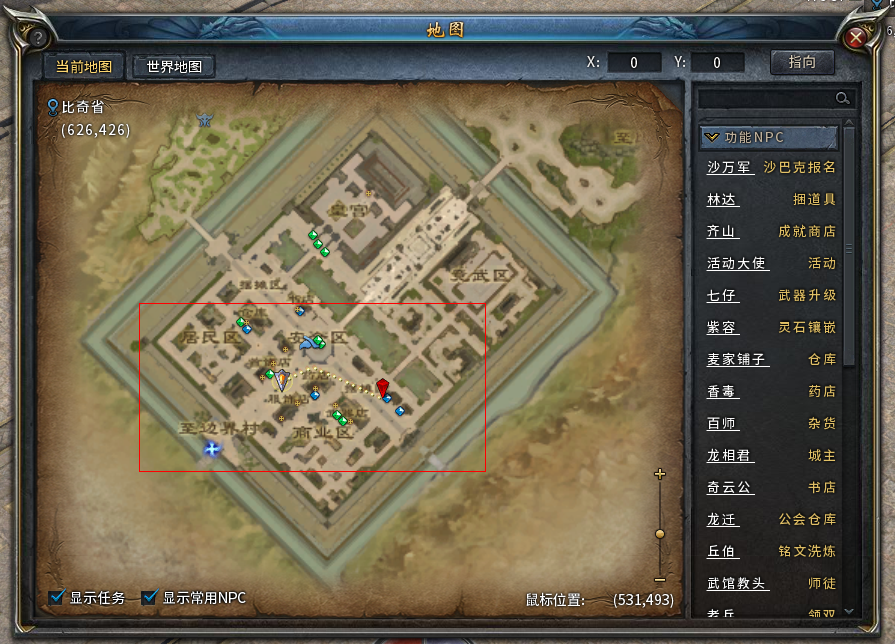Close the map window
The image size is (895, 644).
tap(857, 38)
